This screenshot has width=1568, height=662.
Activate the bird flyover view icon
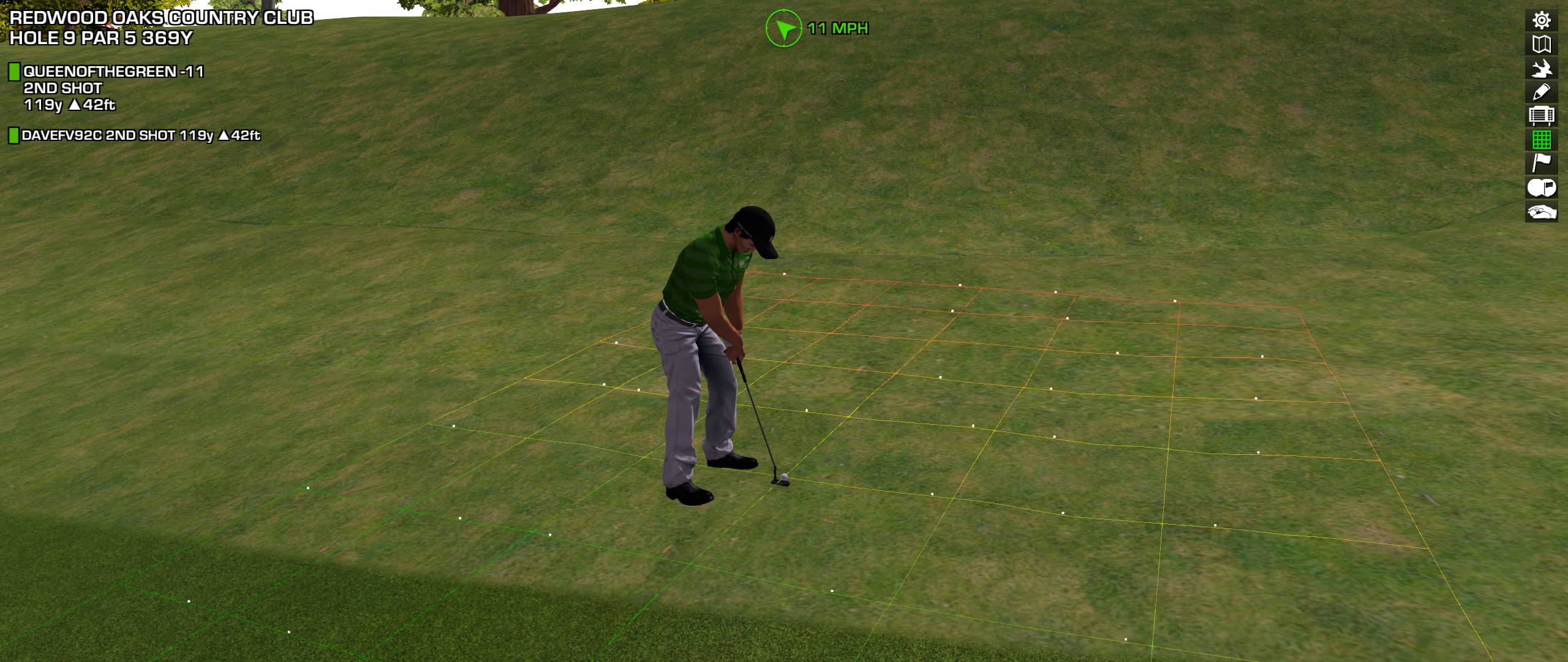[x=1541, y=68]
